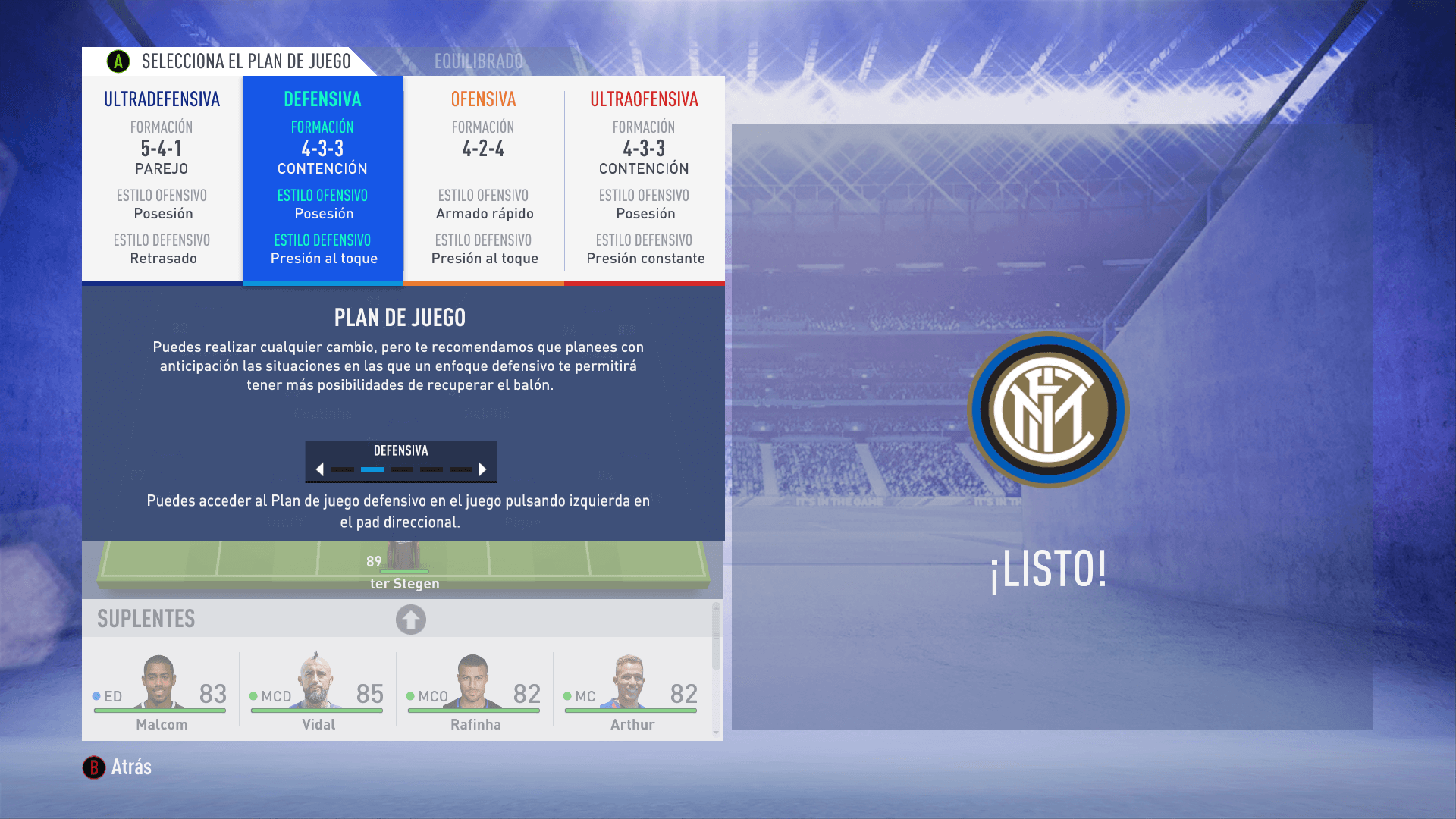Go back with Atrás
Viewport: 1456px width, 819px height.
tap(118, 767)
